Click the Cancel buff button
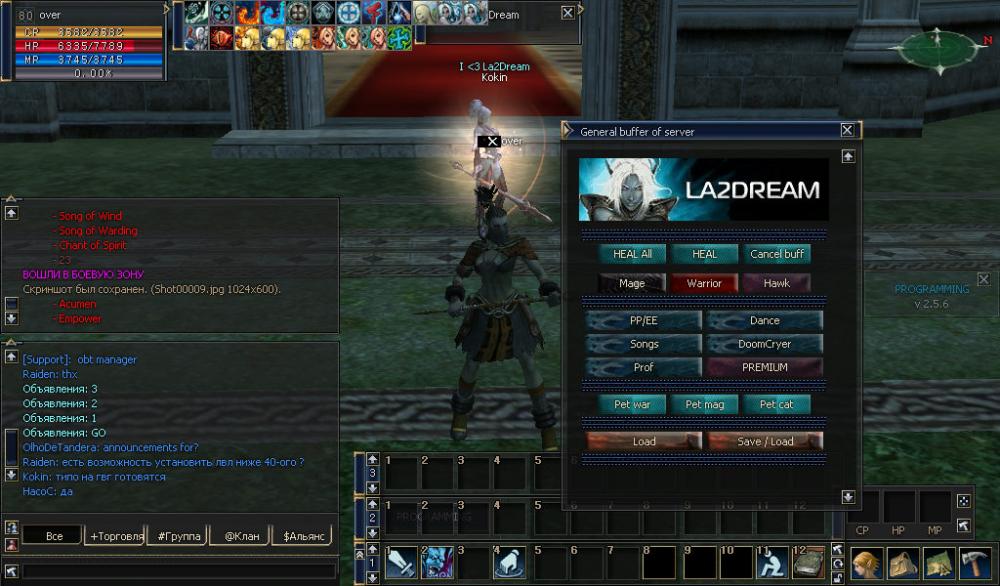 pyautogui.click(x=777, y=254)
